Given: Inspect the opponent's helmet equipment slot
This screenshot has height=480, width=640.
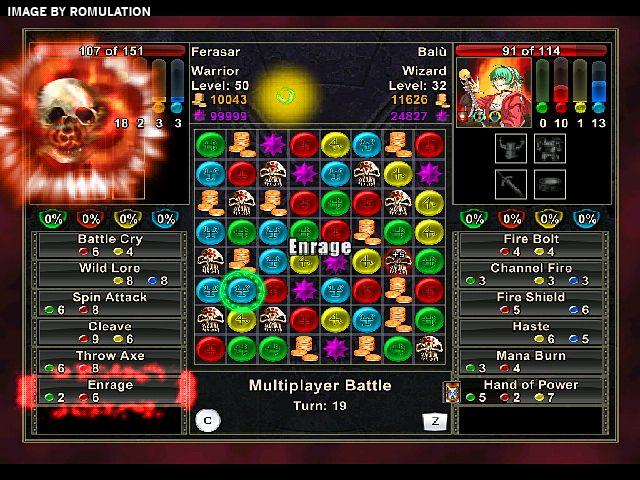Looking at the screenshot, I should [511, 148].
